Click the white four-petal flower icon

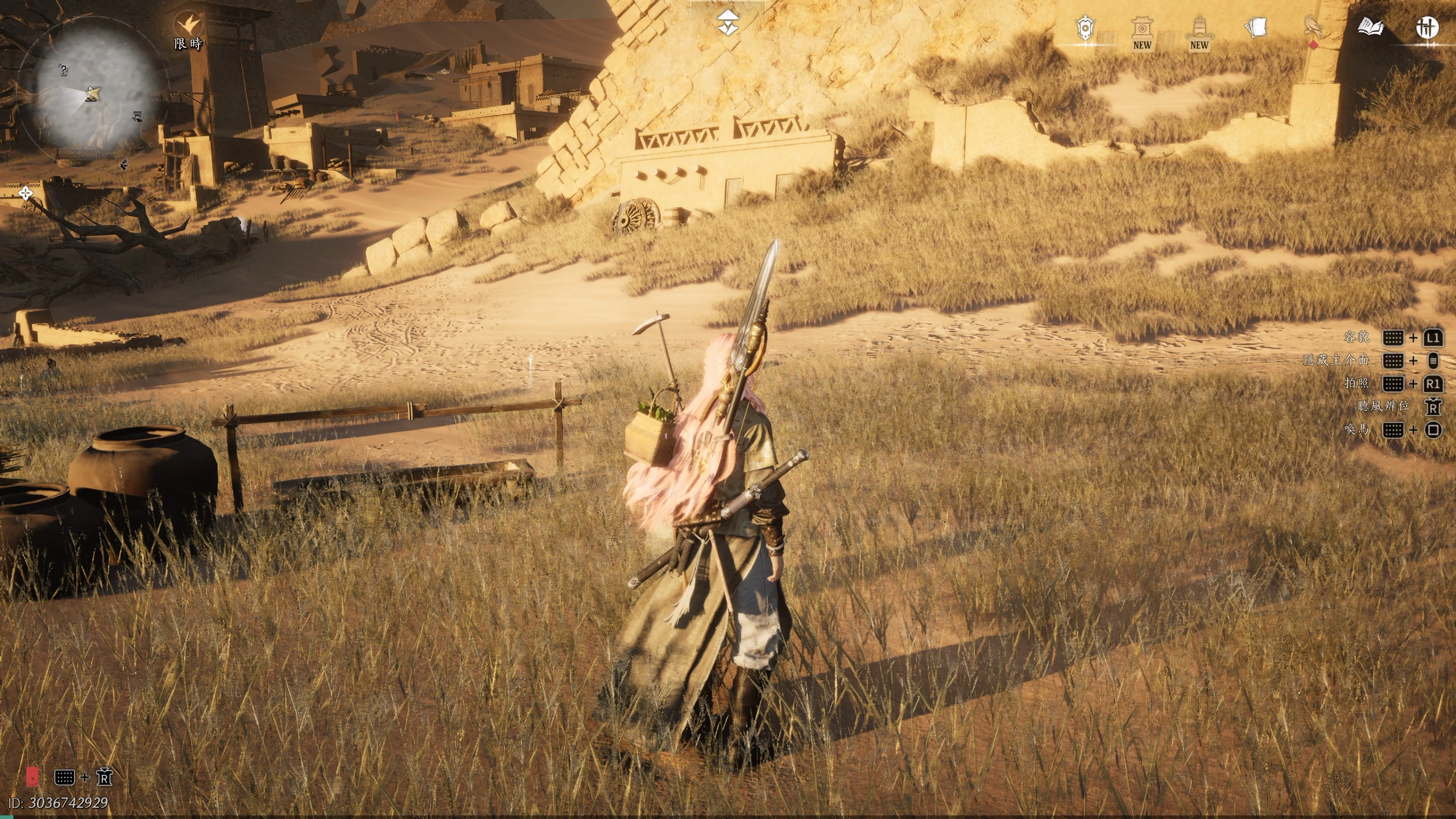click(25, 194)
